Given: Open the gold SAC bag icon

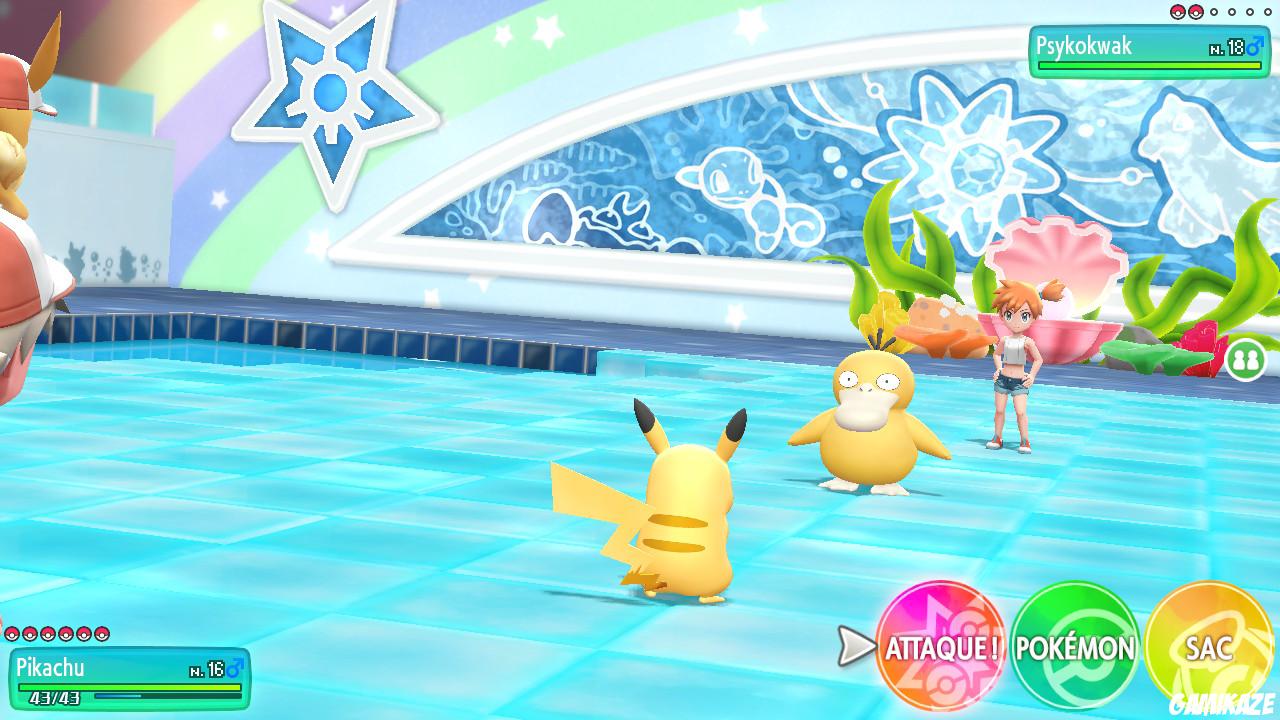Looking at the screenshot, I should tap(1210, 648).
